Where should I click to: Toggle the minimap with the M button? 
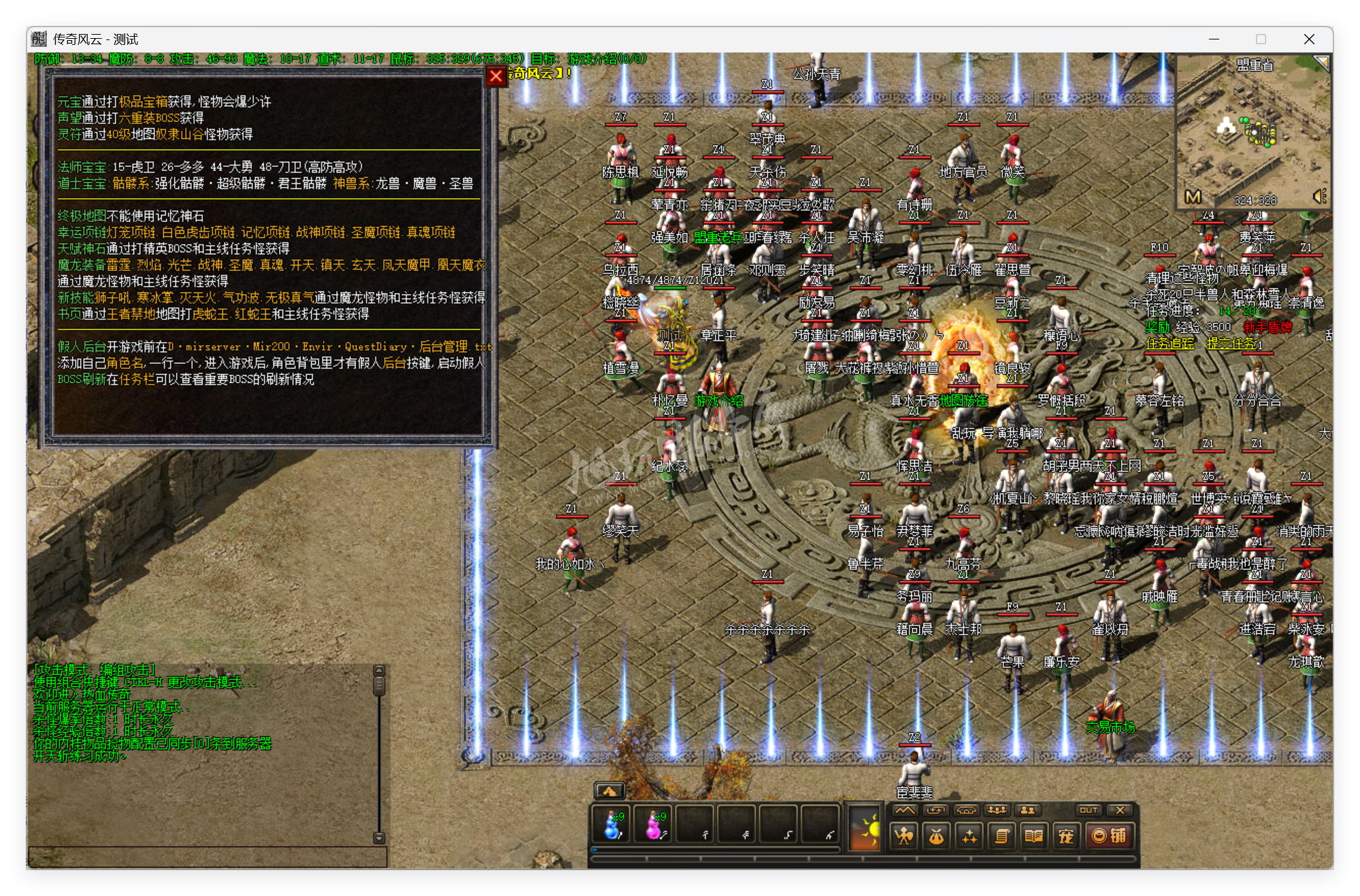coord(1193,196)
